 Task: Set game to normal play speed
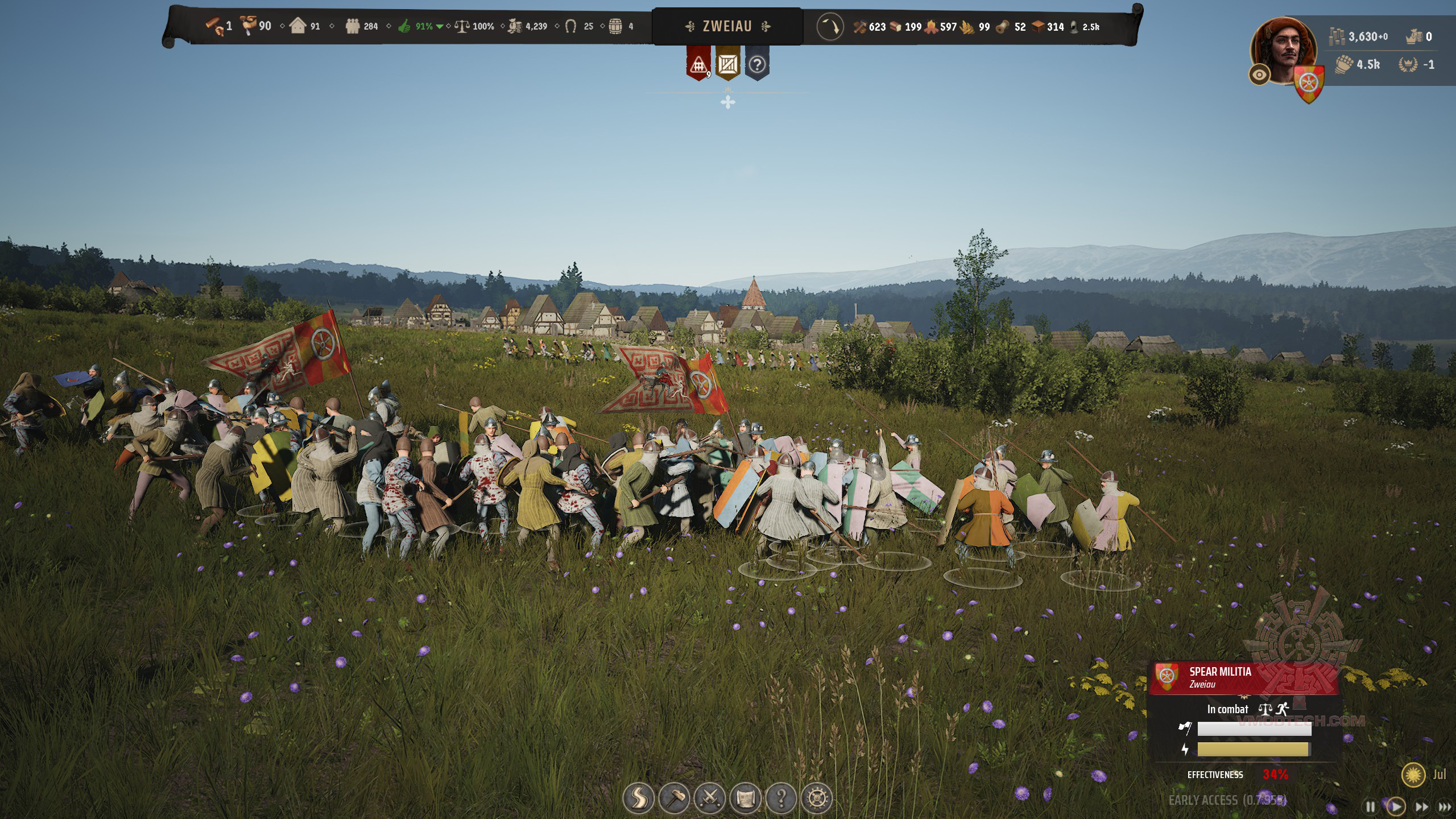1396,806
